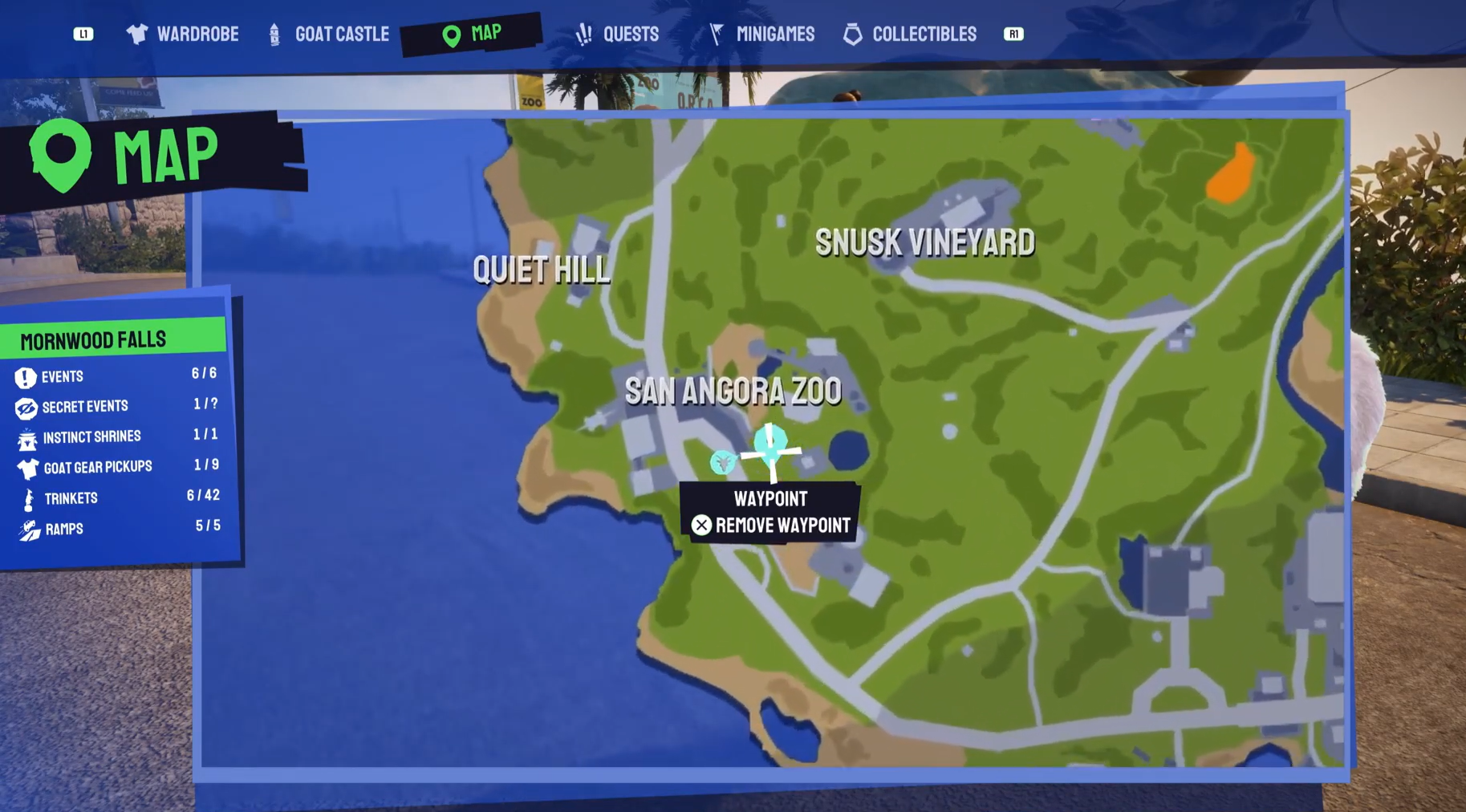Click the L1 shoulder button prompt
Image resolution: width=1466 pixels, height=812 pixels.
(83, 34)
